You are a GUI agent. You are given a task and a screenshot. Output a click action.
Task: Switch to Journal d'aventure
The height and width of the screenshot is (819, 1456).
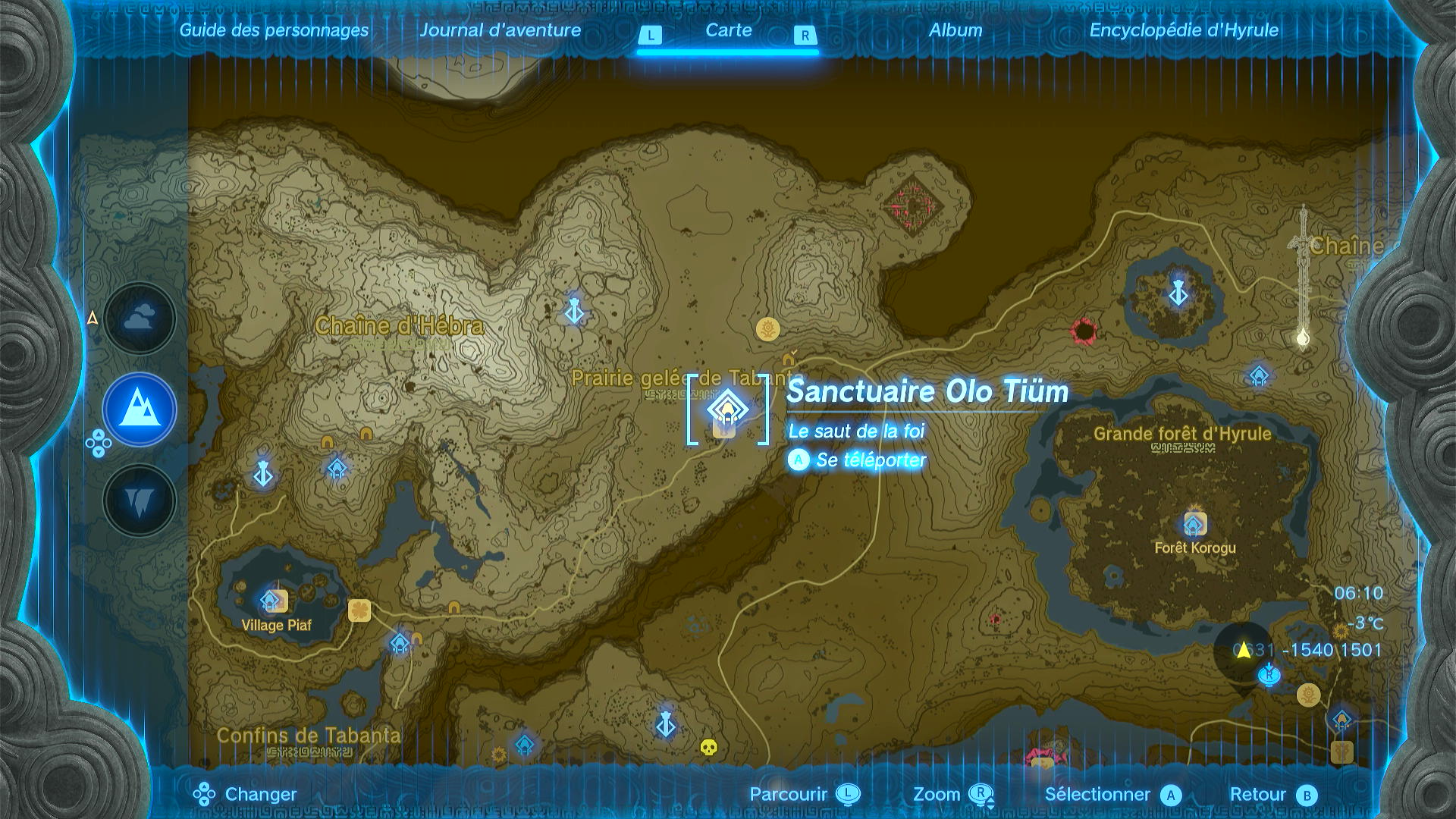[501, 30]
